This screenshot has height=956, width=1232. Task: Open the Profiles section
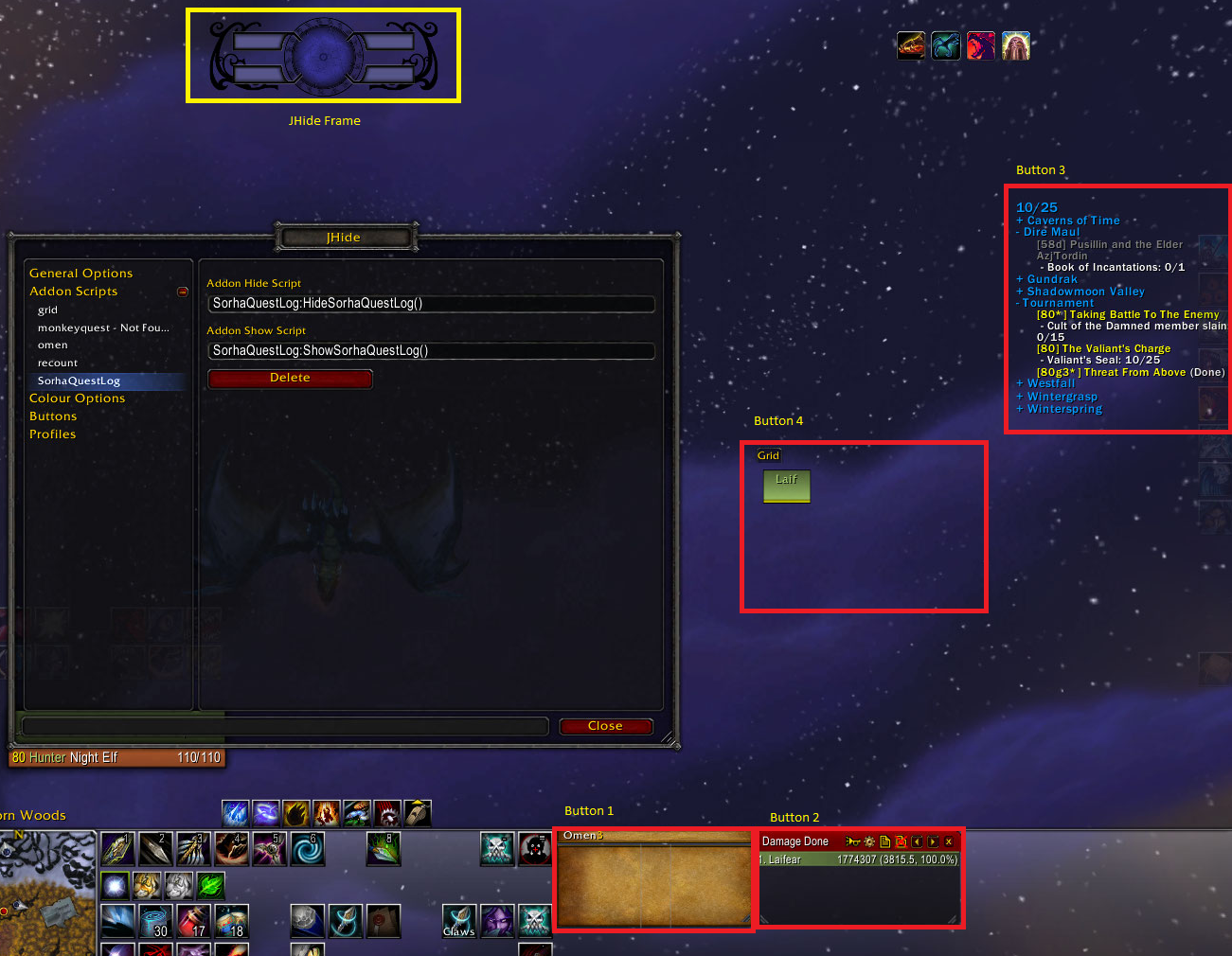coord(52,434)
